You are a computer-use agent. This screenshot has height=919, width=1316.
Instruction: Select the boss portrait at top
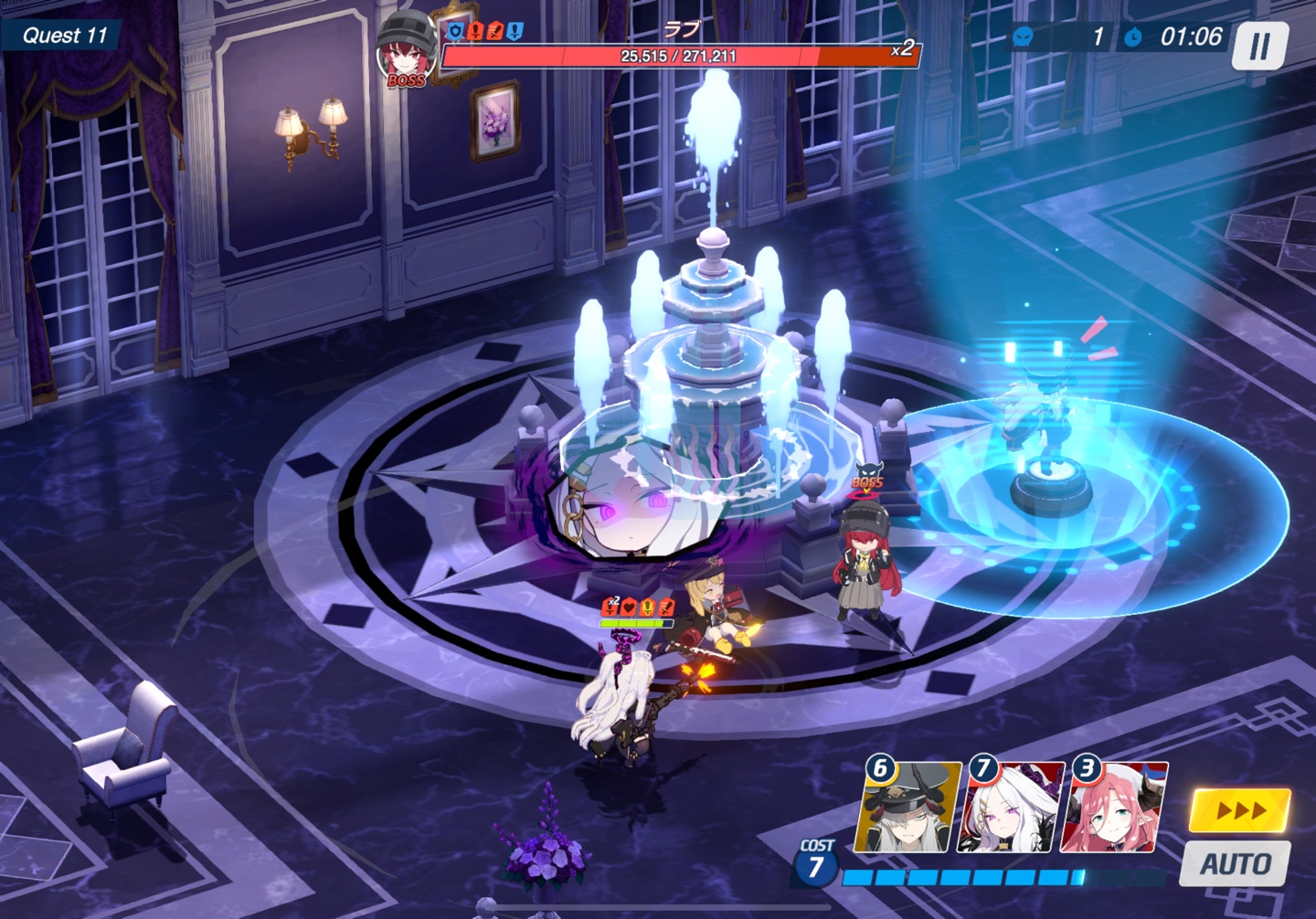tap(405, 52)
